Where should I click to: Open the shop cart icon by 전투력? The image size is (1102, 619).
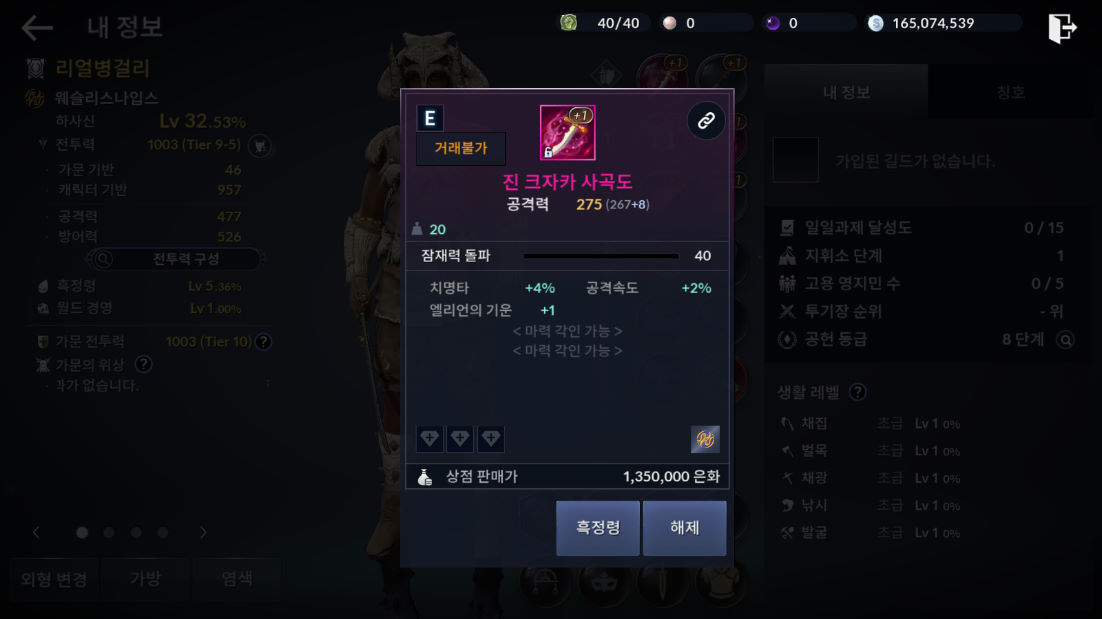pyautogui.click(x=260, y=146)
